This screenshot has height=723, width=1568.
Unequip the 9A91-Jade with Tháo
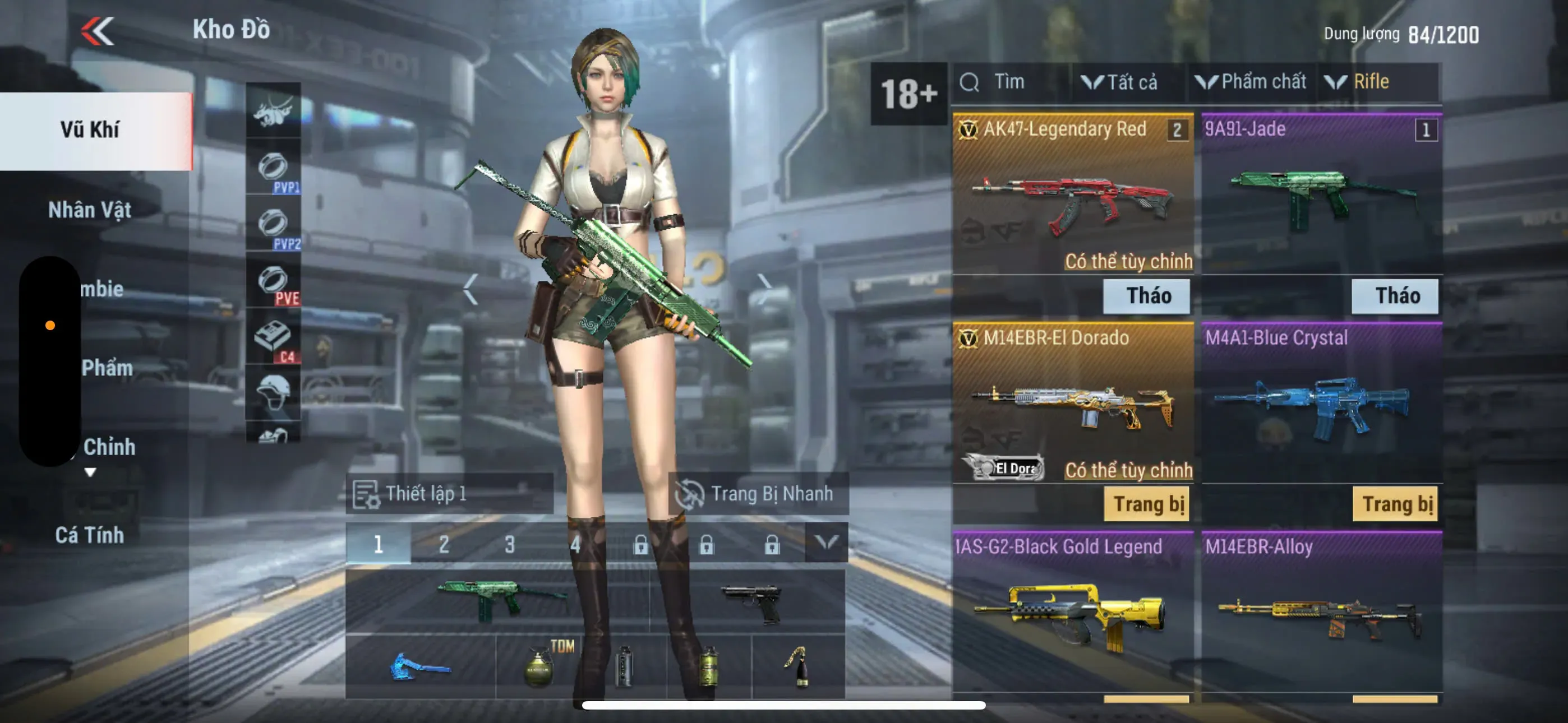(x=1395, y=296)
